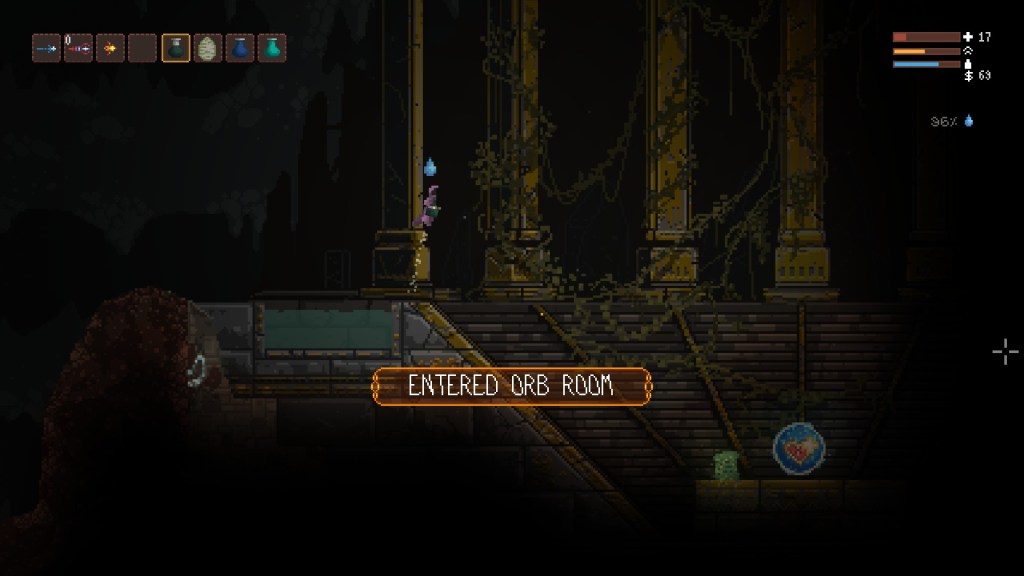Choose the teal potion flask slot

[272, 48]
